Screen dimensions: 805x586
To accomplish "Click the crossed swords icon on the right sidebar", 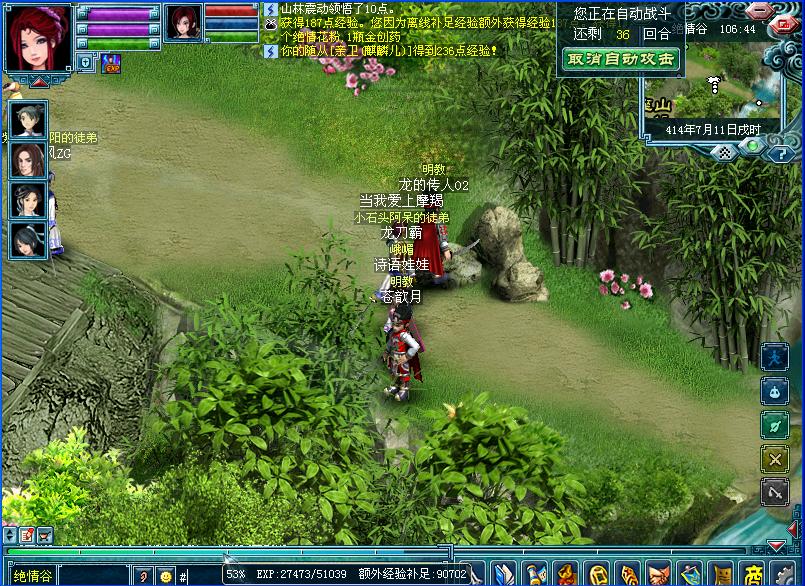I will (775, 458).
